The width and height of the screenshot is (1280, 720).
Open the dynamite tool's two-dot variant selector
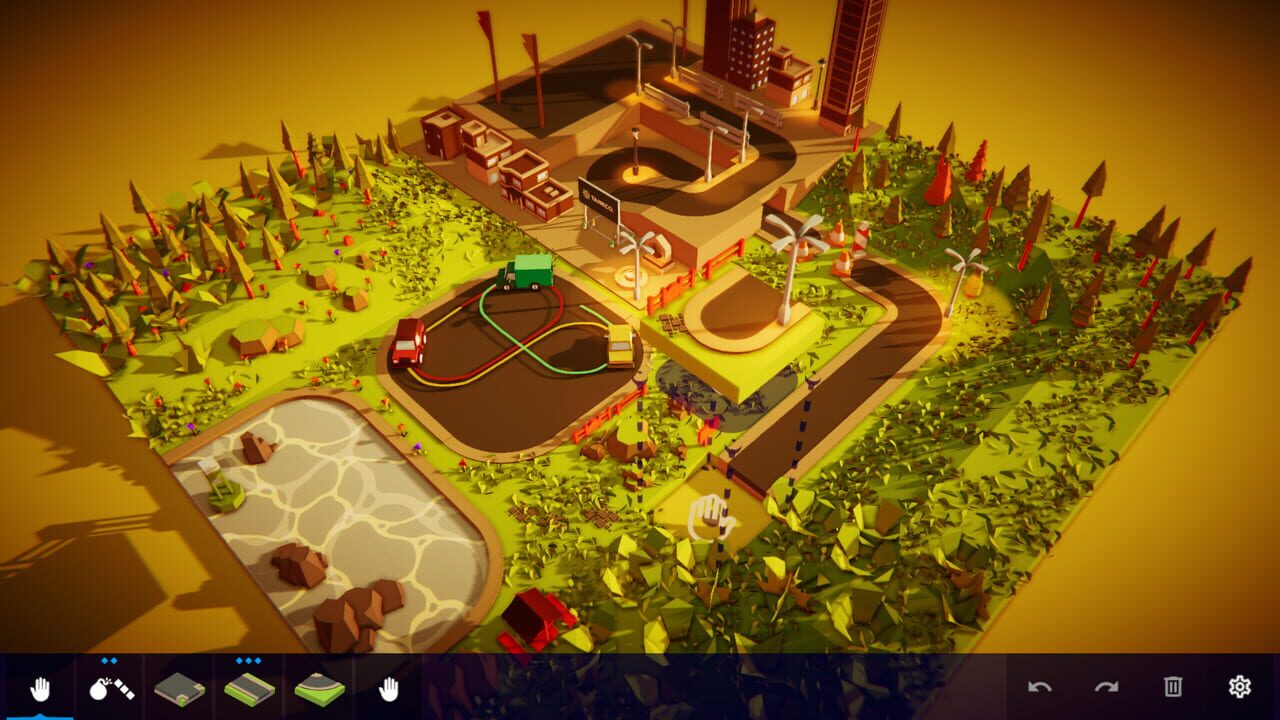tap(107, 661)
